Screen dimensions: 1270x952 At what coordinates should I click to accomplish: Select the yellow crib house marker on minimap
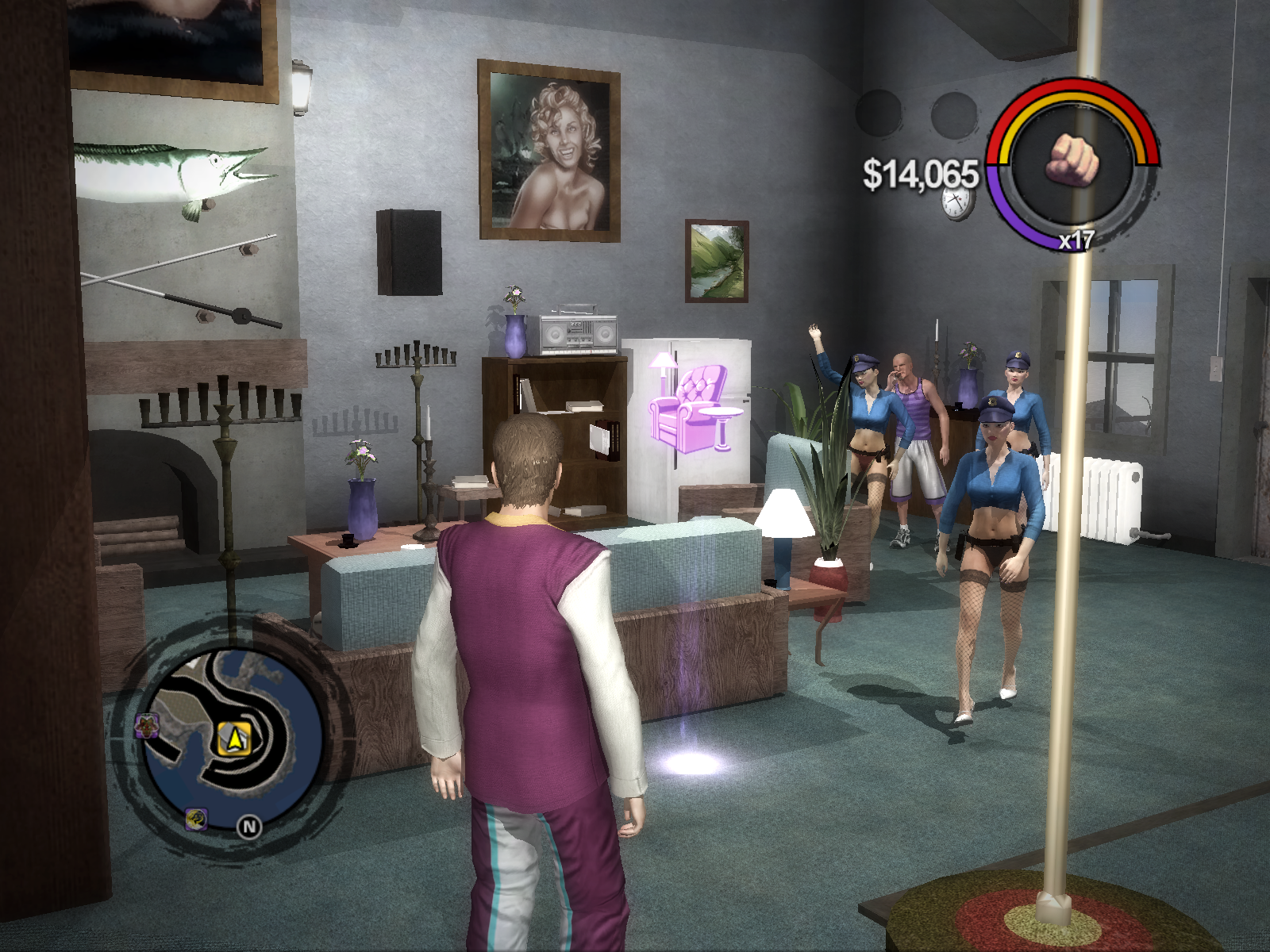click(234, 739)
